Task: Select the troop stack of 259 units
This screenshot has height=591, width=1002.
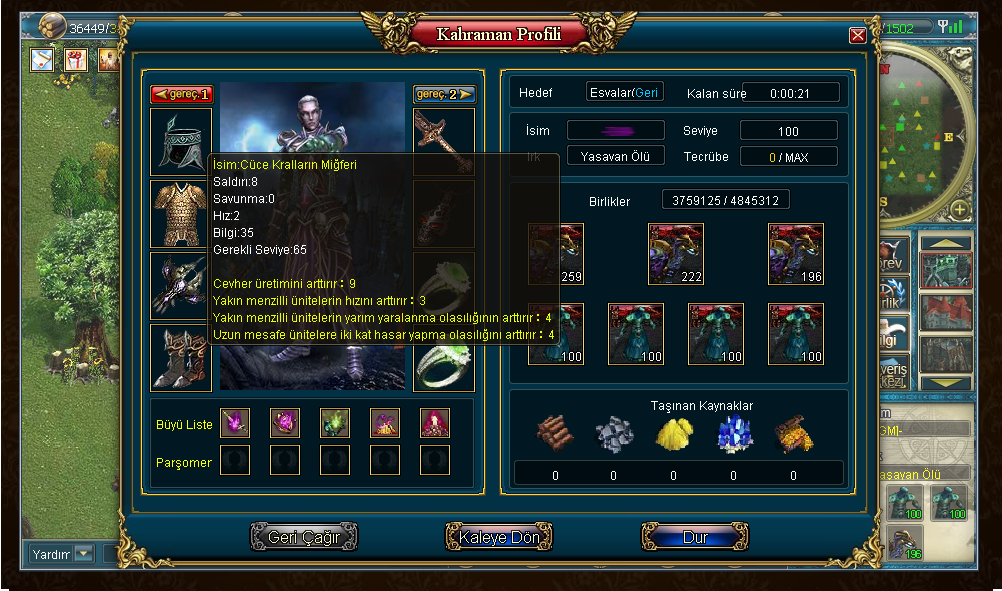Action: 556,254
